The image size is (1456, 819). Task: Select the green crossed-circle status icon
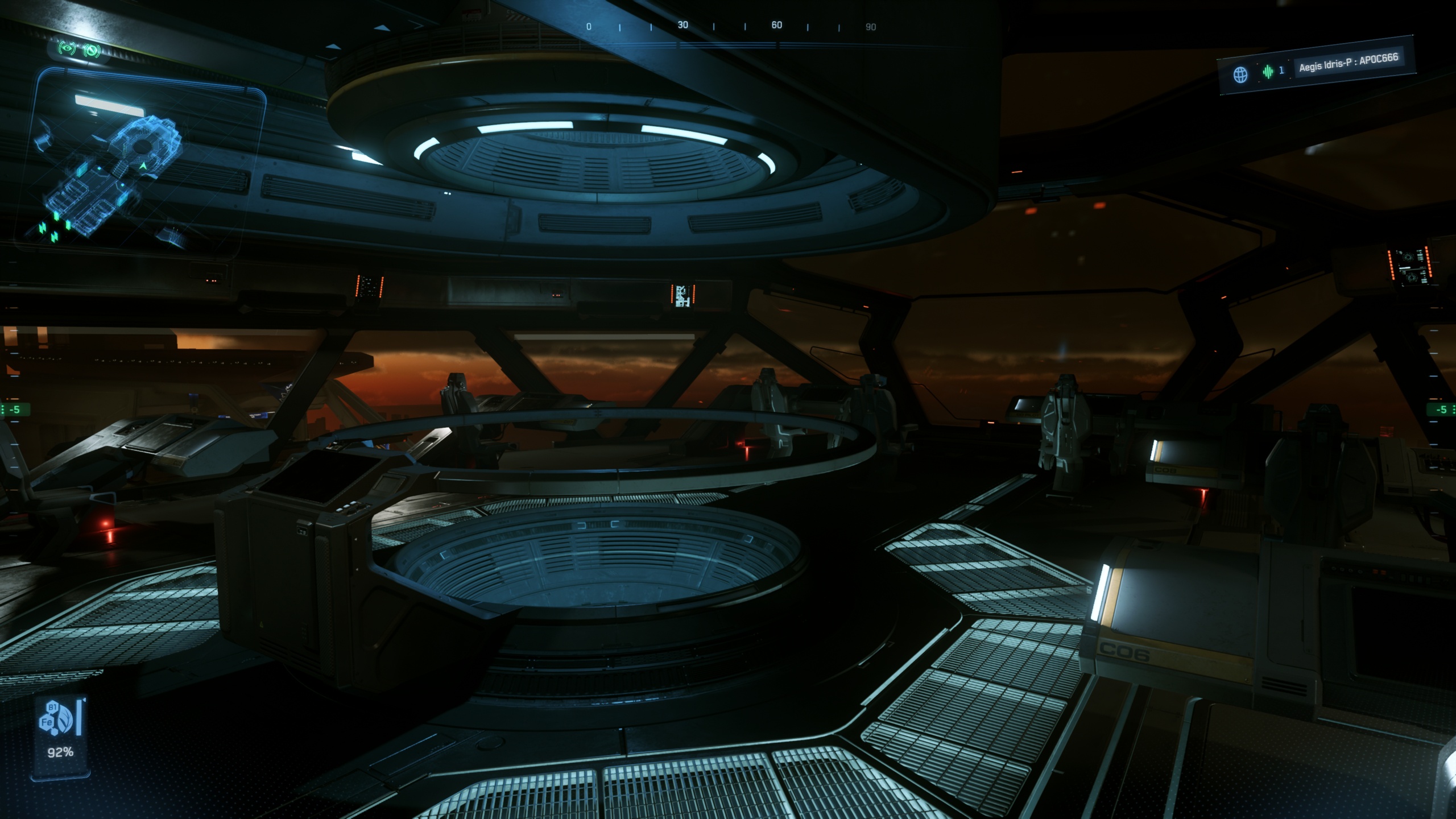(x=92, y=50)
